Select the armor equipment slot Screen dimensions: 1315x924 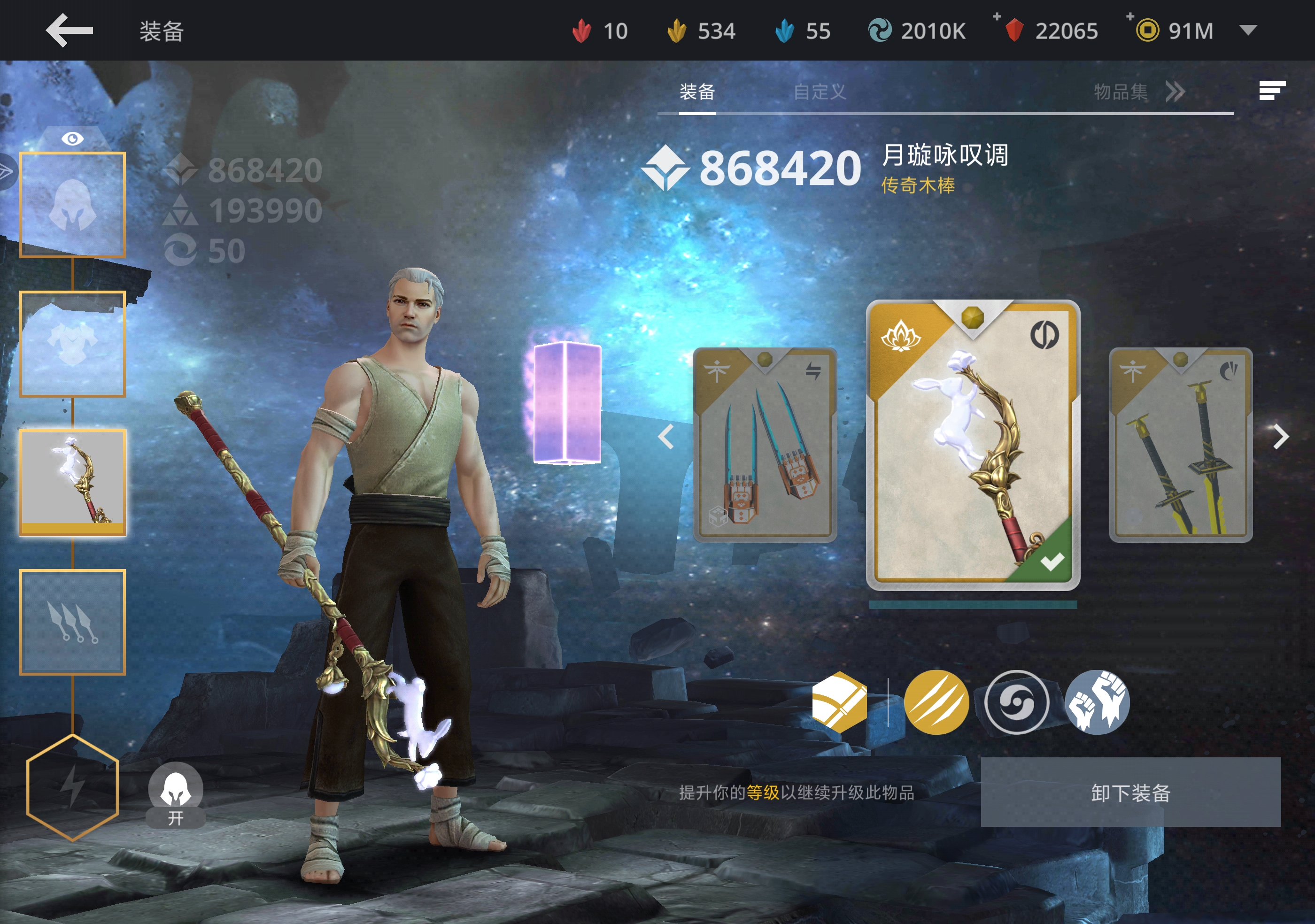72,344
